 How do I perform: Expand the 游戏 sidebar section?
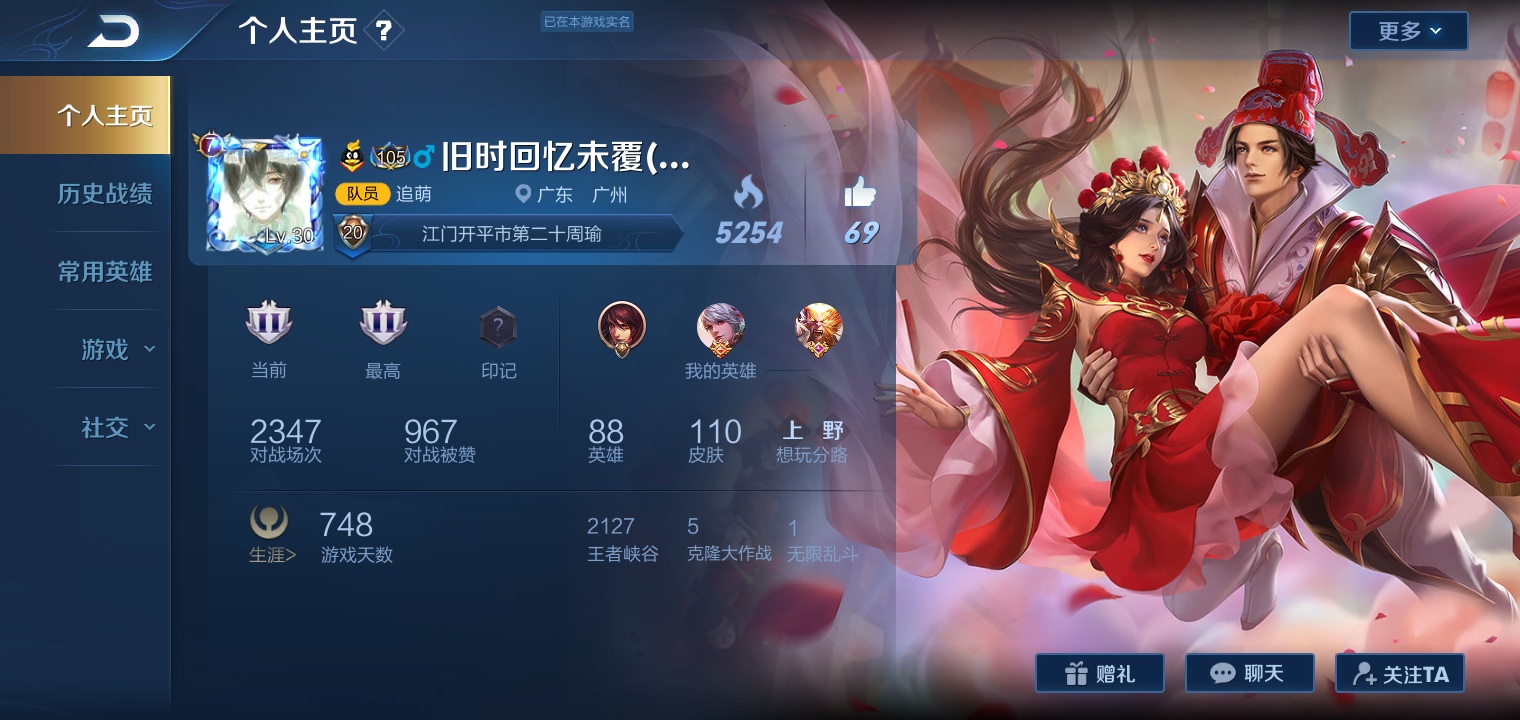click(x=116, y=349)
